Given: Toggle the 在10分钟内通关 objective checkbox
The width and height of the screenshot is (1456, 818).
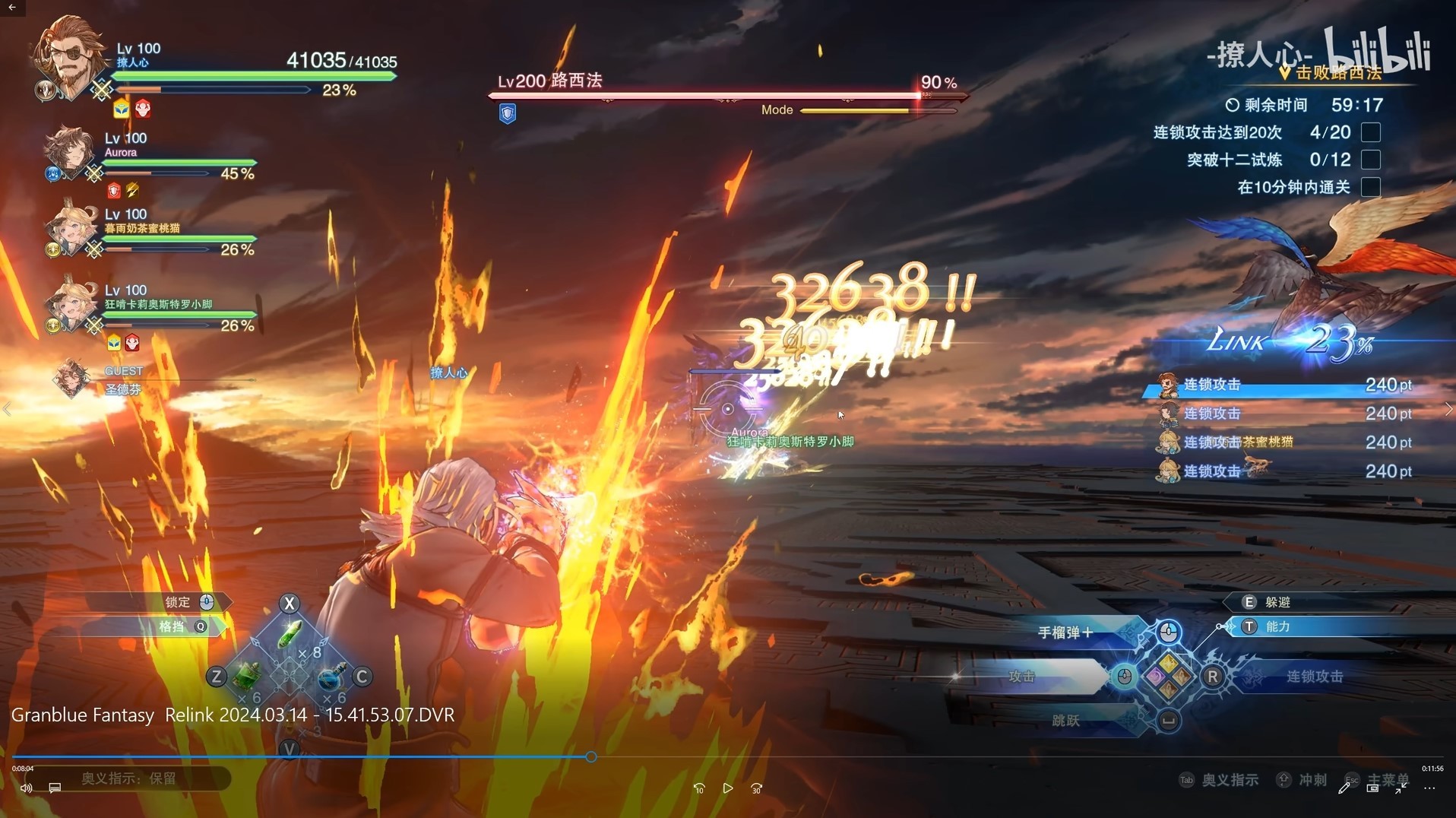Looking at the screenshot, I should click(1370, 187).
